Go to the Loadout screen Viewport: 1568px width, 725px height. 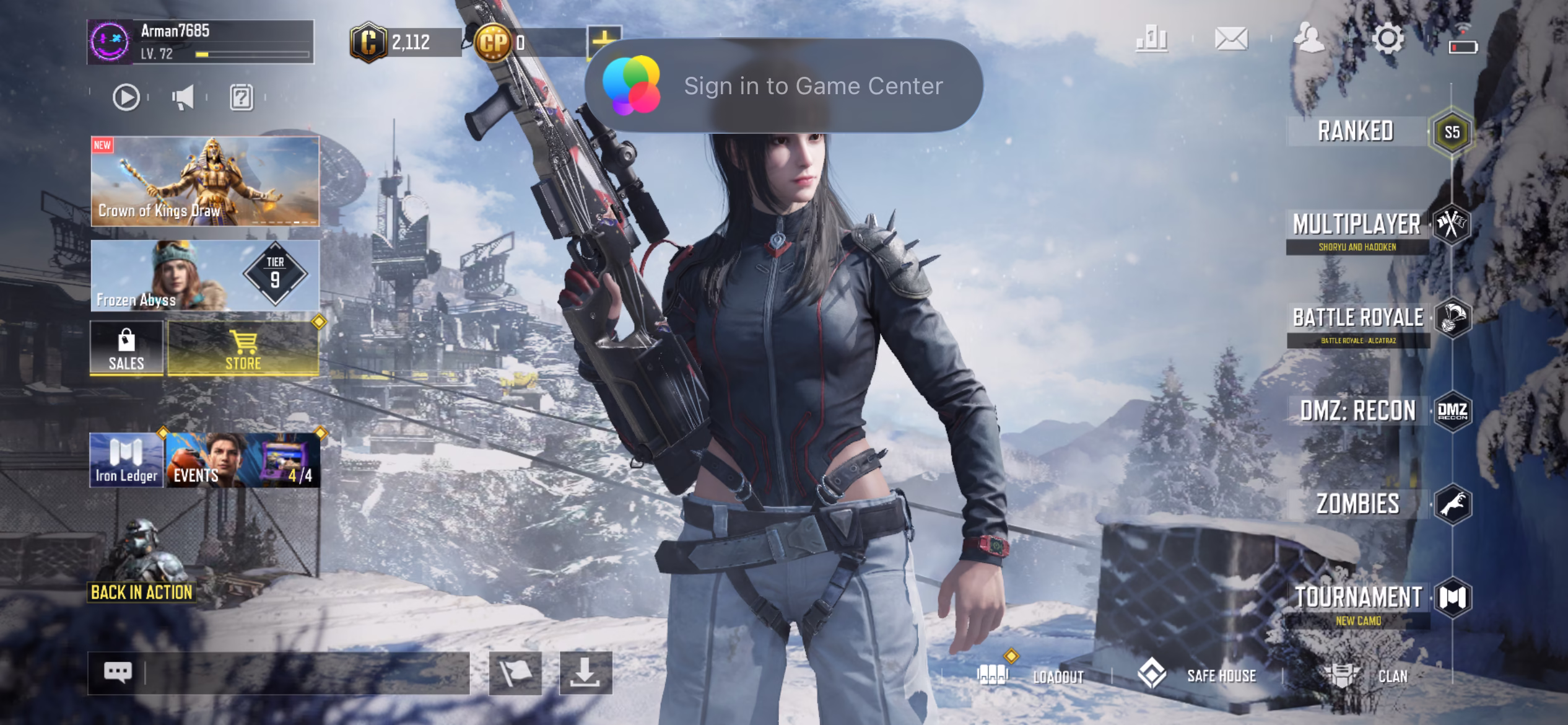point(1031,675)
